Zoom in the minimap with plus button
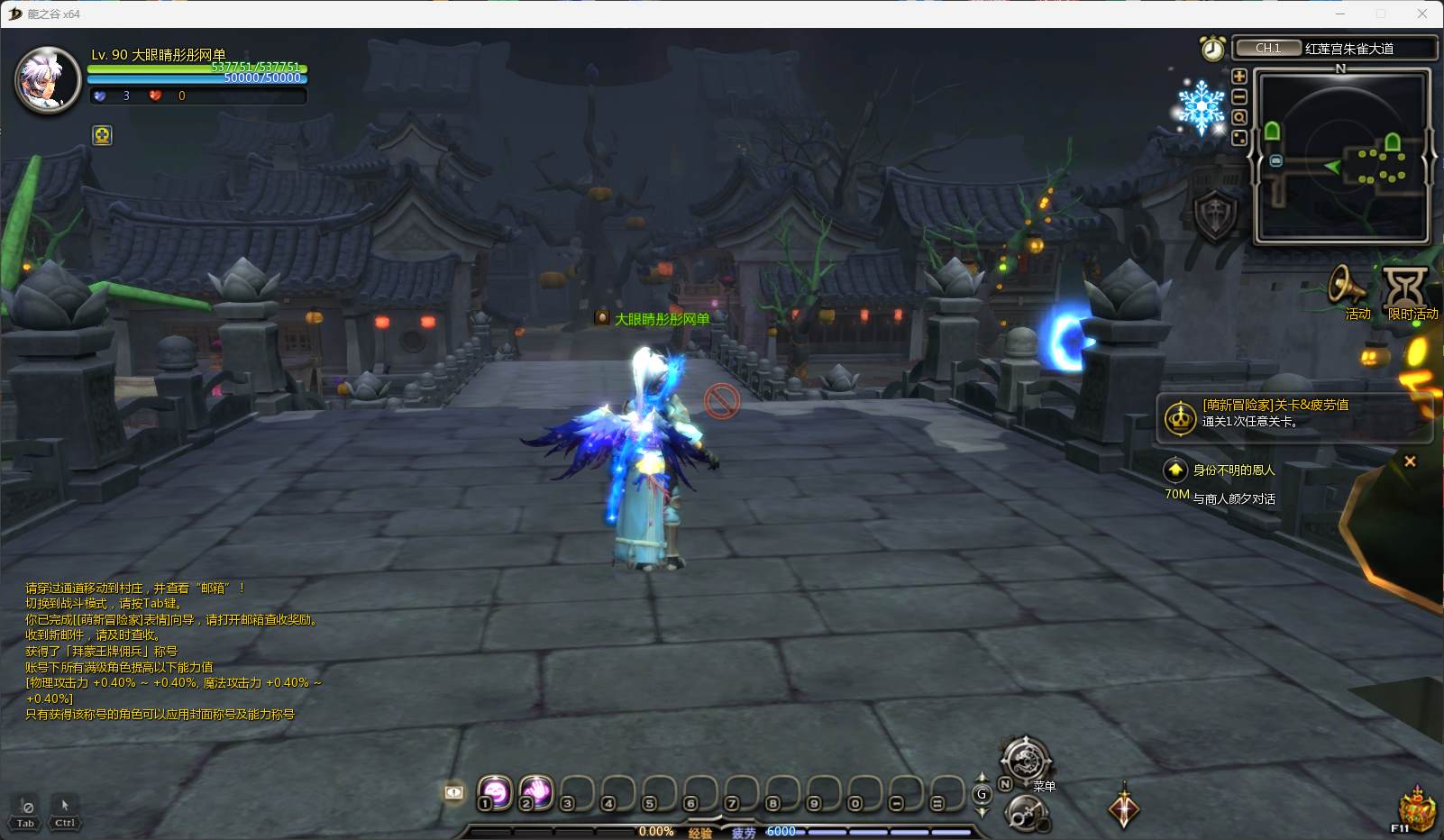 point(1239,77)
